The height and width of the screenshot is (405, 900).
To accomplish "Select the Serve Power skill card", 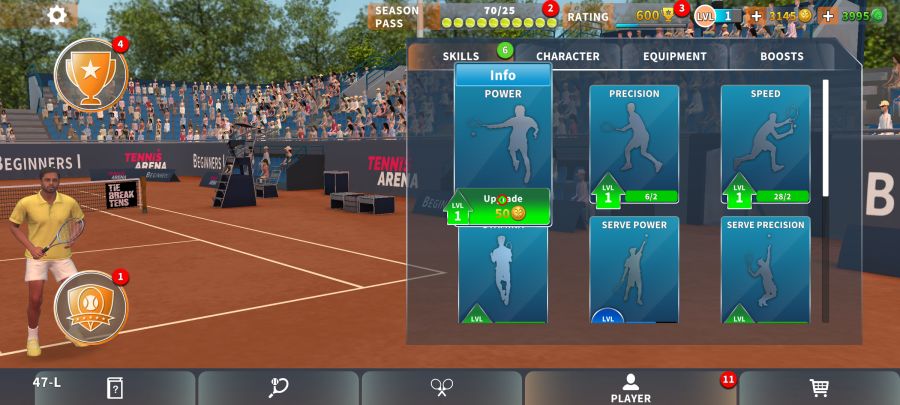I will (634, 268).
